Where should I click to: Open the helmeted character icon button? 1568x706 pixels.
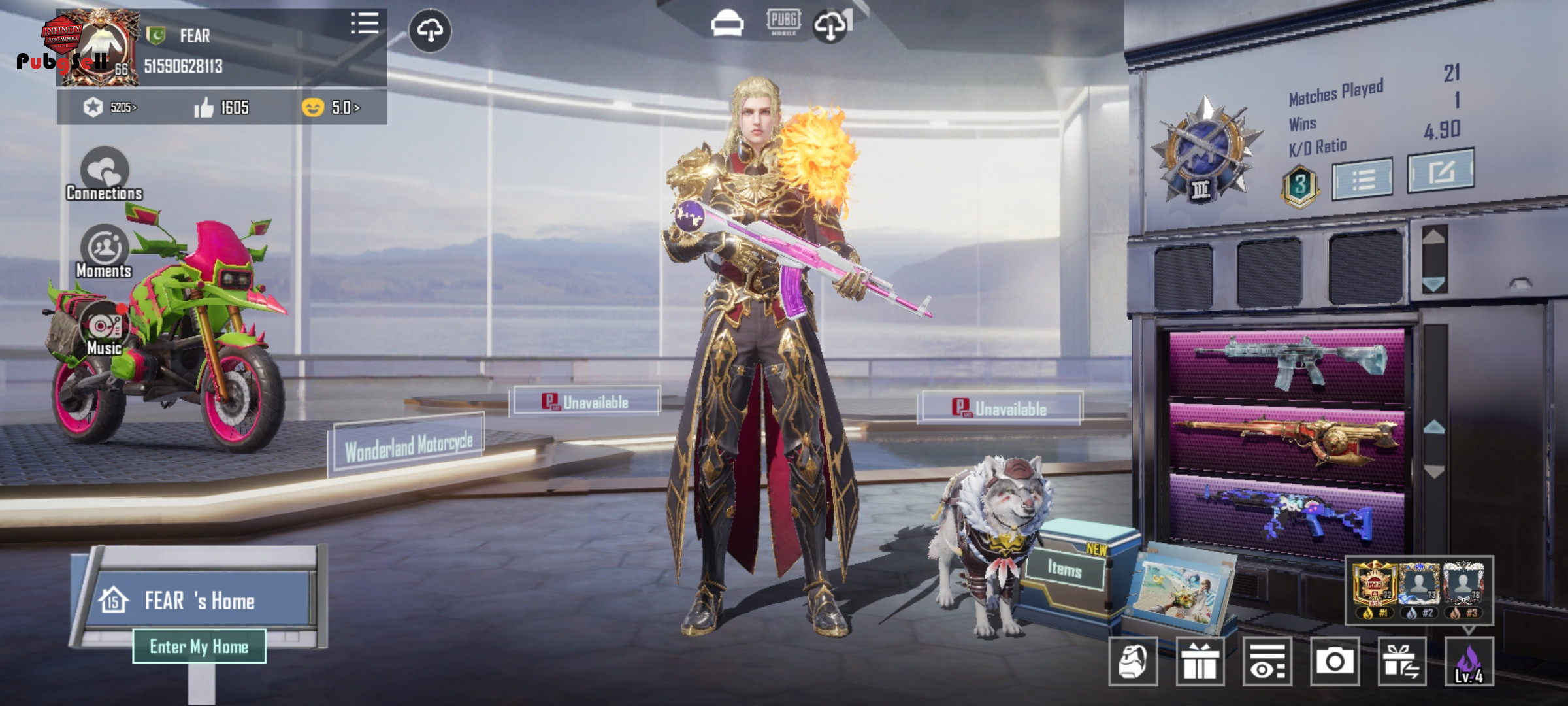coord(1133,662)
